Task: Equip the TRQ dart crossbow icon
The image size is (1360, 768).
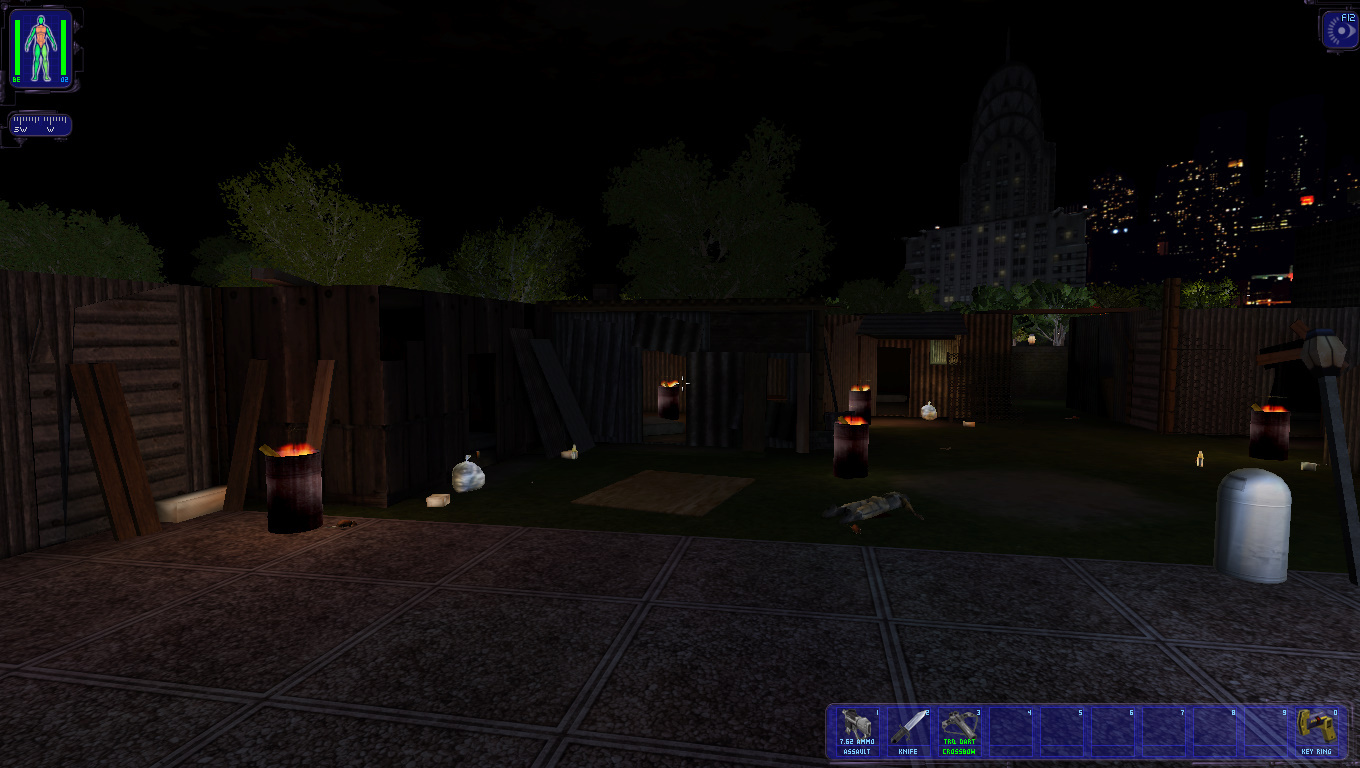Action: 958,731
